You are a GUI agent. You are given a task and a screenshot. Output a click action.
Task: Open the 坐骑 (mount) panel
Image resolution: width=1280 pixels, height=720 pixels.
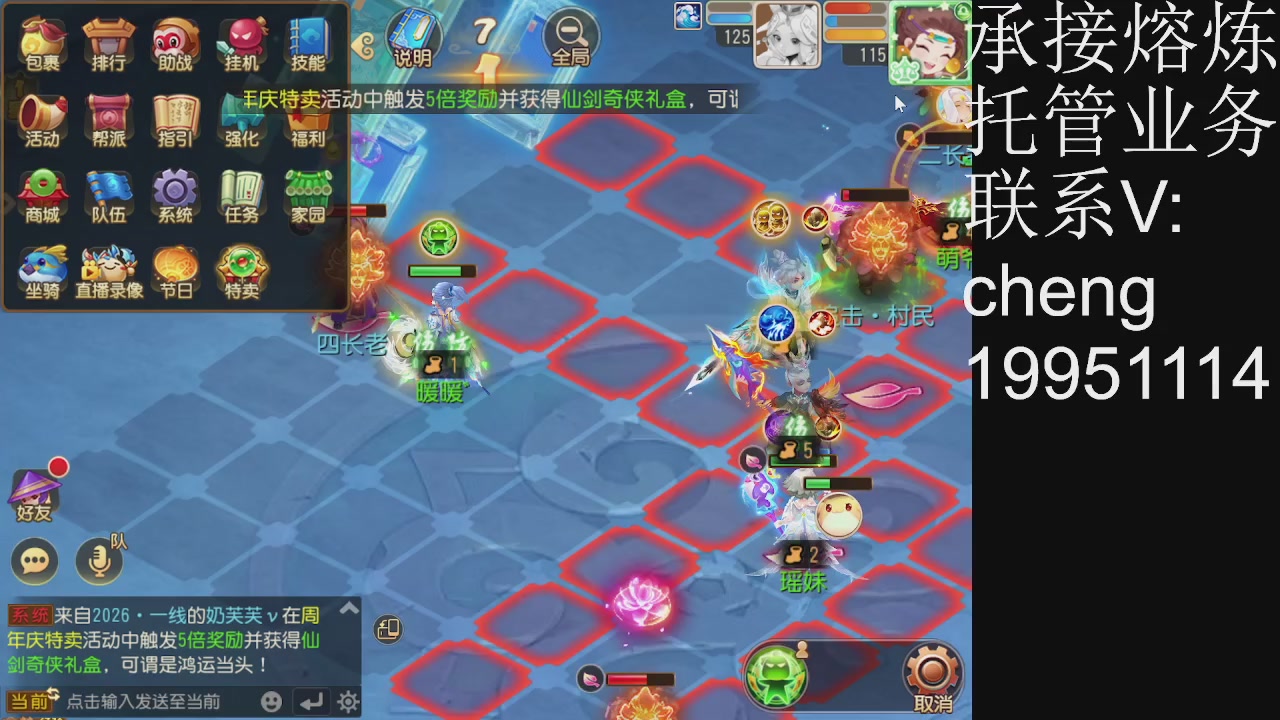click(41, 268)
